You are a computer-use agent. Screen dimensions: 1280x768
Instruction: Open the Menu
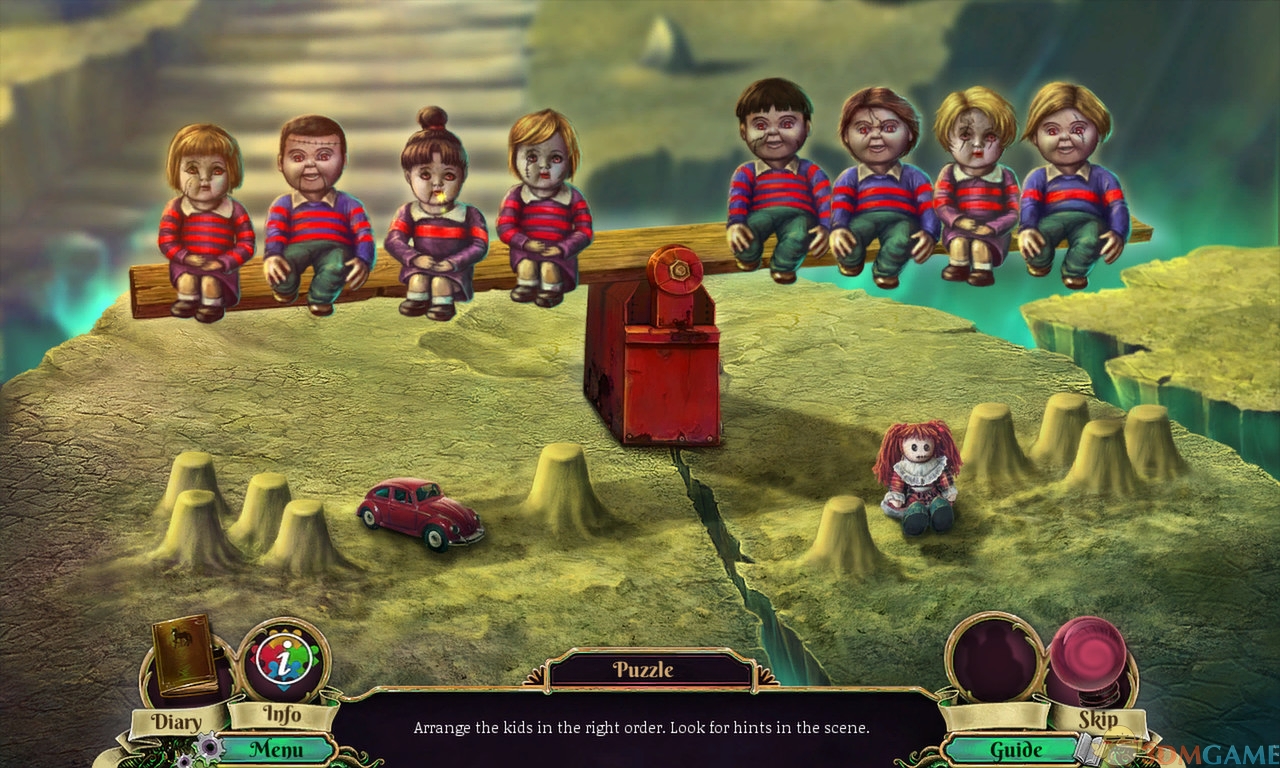[276, 748]
